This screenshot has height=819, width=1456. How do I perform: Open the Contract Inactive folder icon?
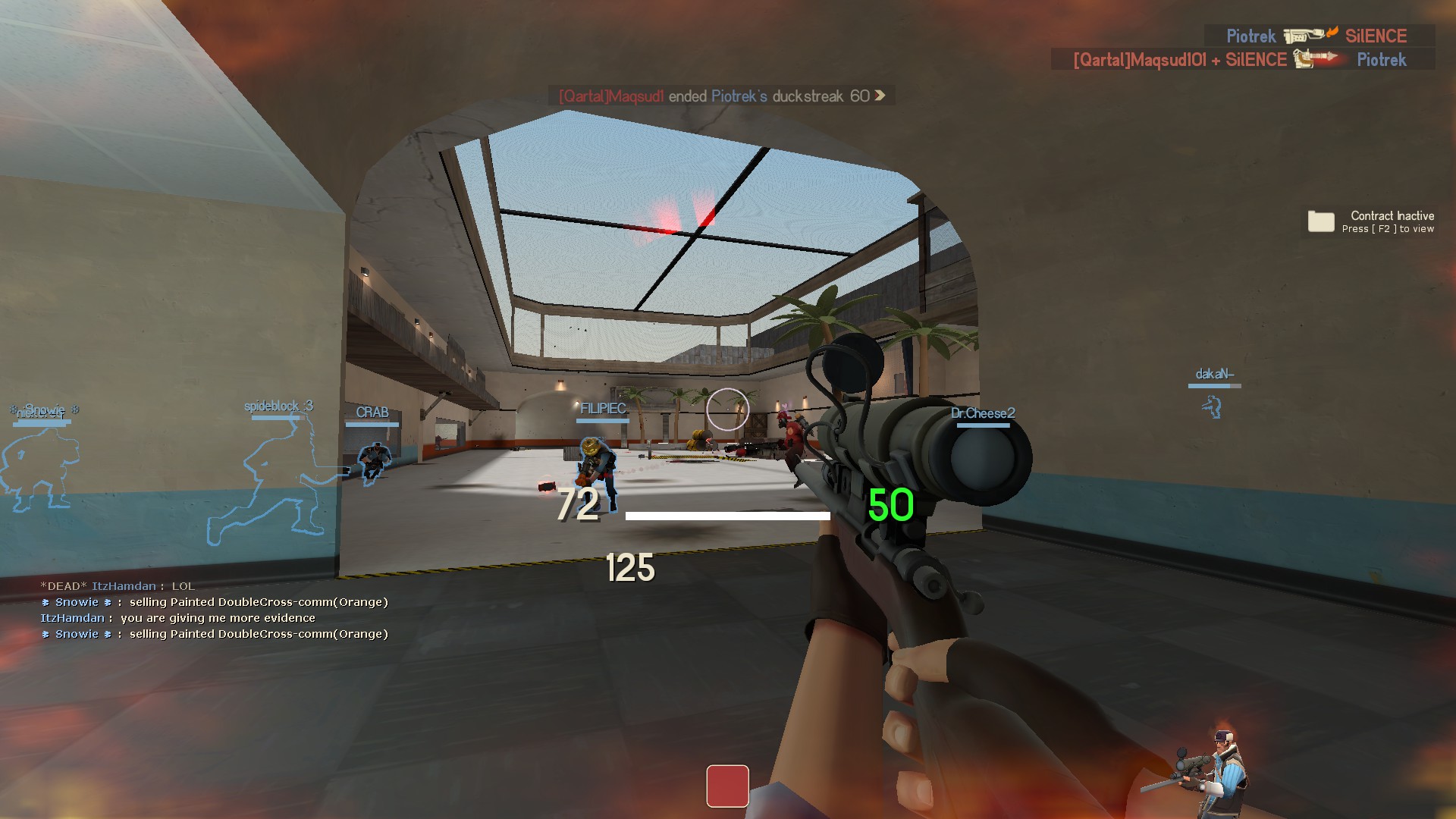click(x=1320, y=221)
